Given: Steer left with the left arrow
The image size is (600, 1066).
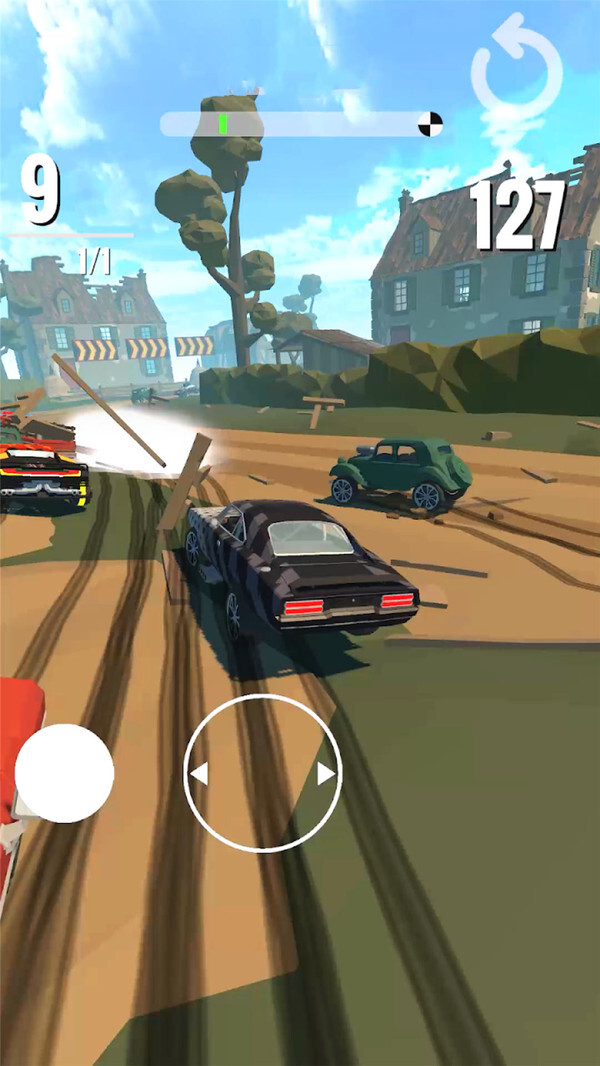Looking at the screenshot, I should (x=199, y=774).
